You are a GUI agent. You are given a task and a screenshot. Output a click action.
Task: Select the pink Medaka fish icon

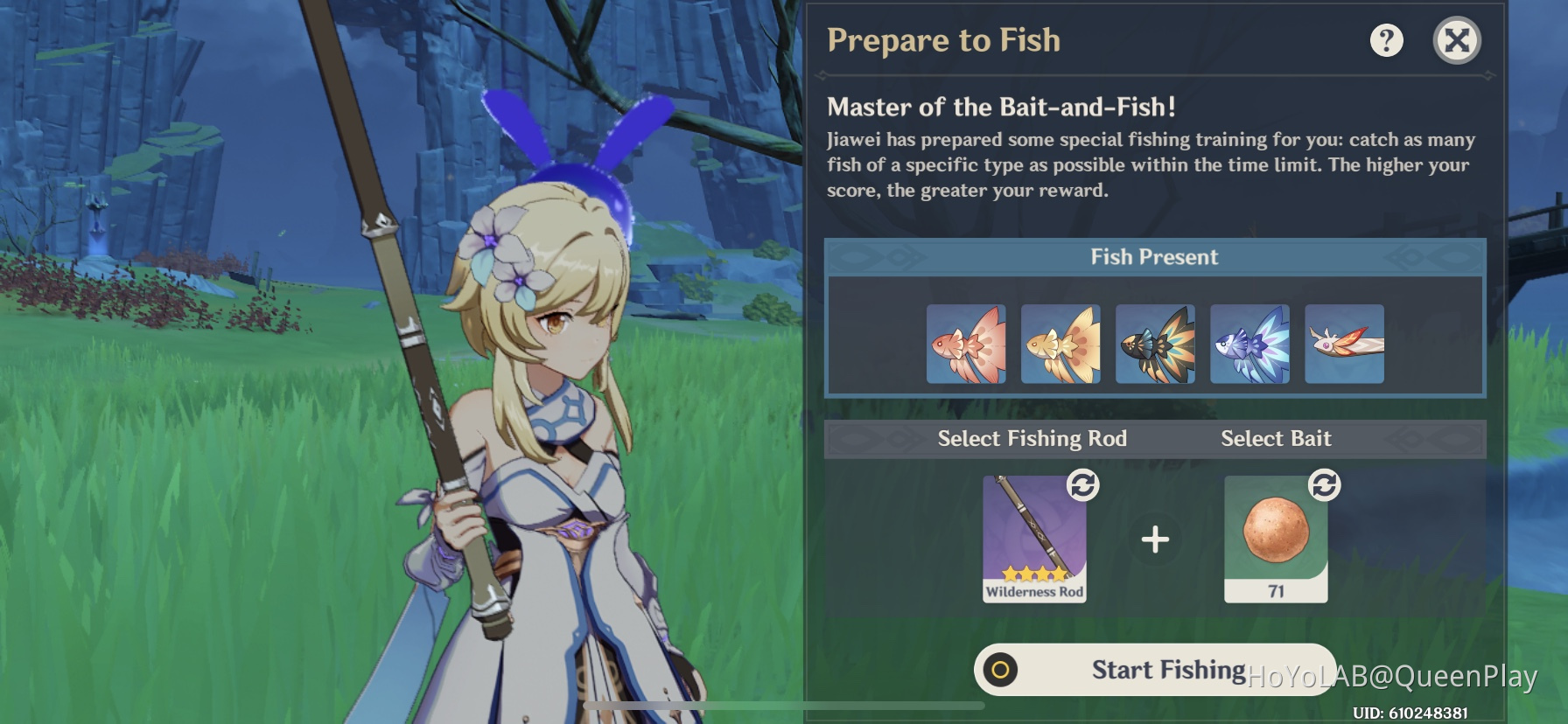click(x=968, y=343)
